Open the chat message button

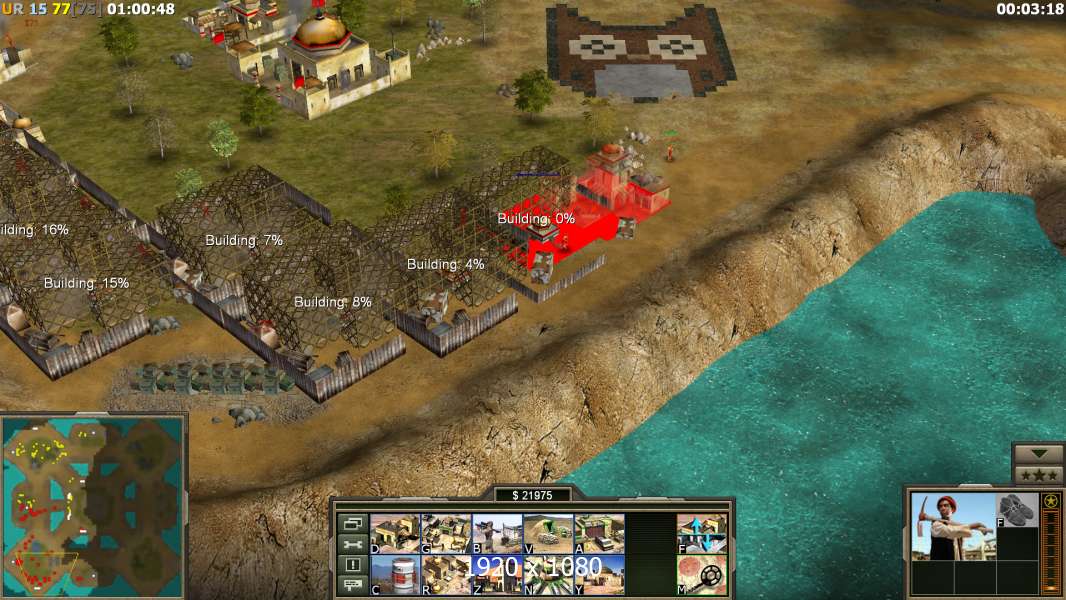352,585
